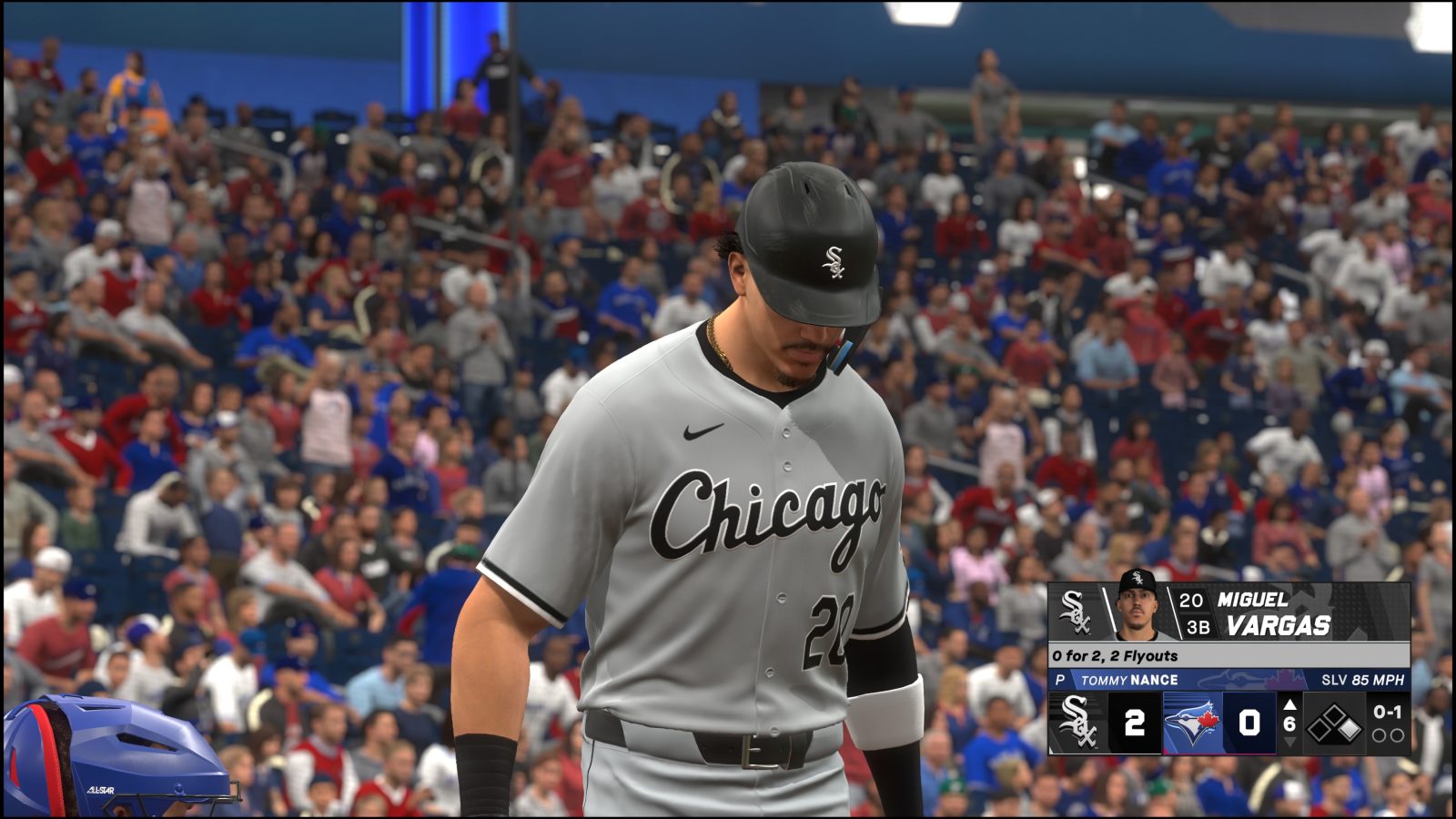Select the Blue Jays logo in the score bar
1456x819 pixels.
click(1189, 722)
